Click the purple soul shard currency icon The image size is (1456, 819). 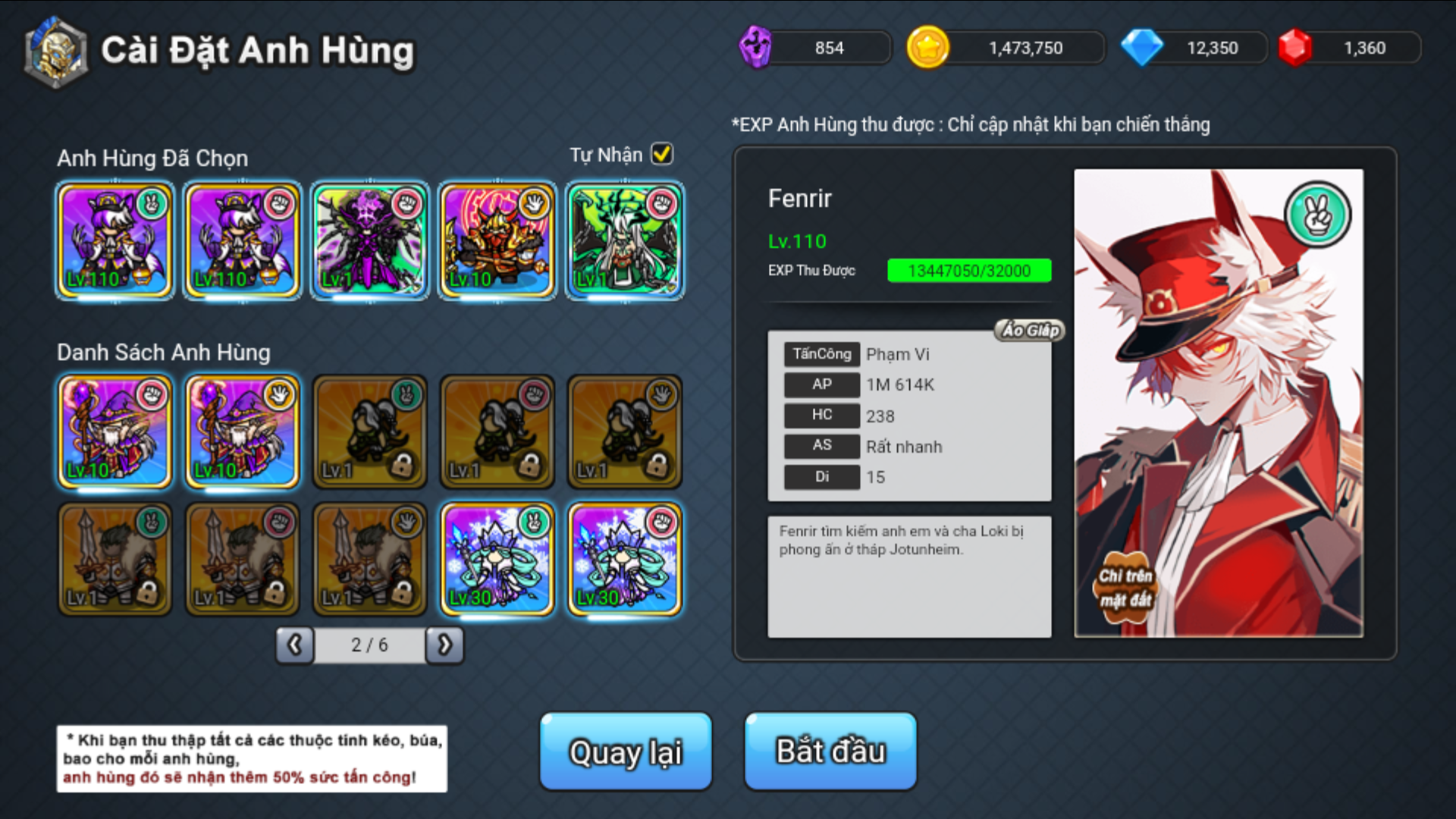tap(756, 47)
